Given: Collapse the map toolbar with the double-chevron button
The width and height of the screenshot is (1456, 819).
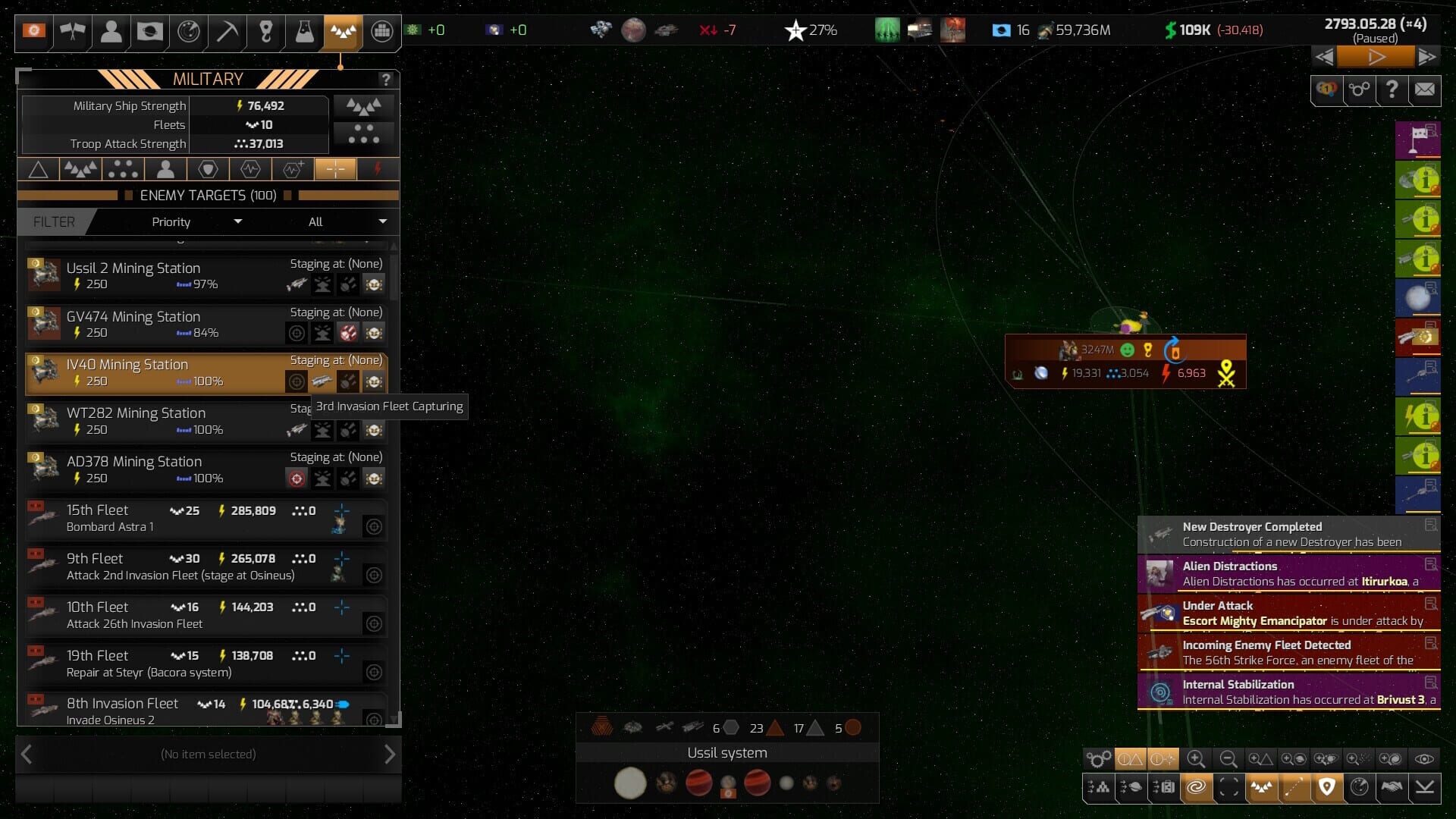Looking at the screenshot, I should (x=1426, y=788).
